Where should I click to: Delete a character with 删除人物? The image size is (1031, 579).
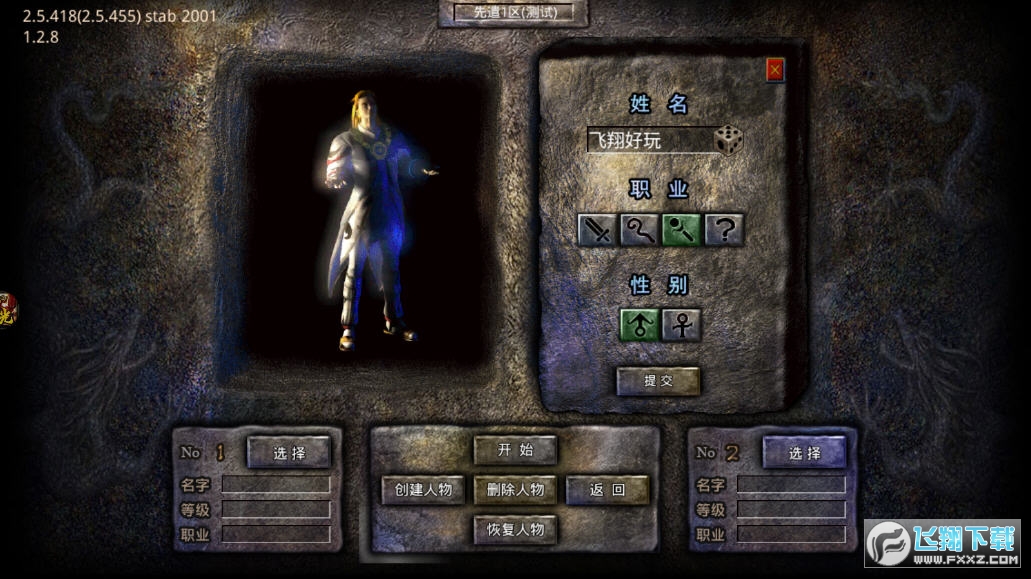pos(515,489)
